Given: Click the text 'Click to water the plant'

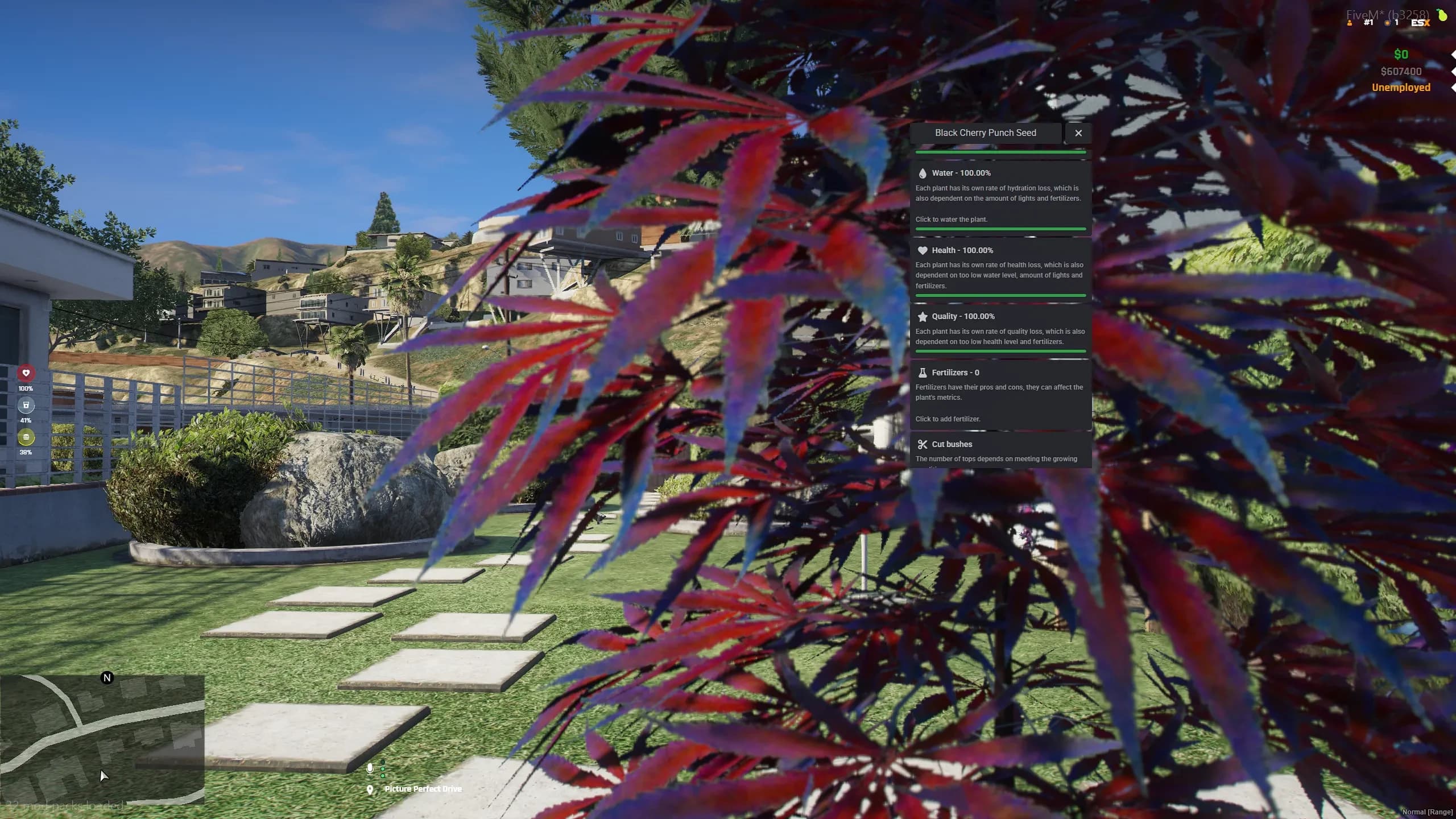Looking at the screenshot, I should [952, 219].
